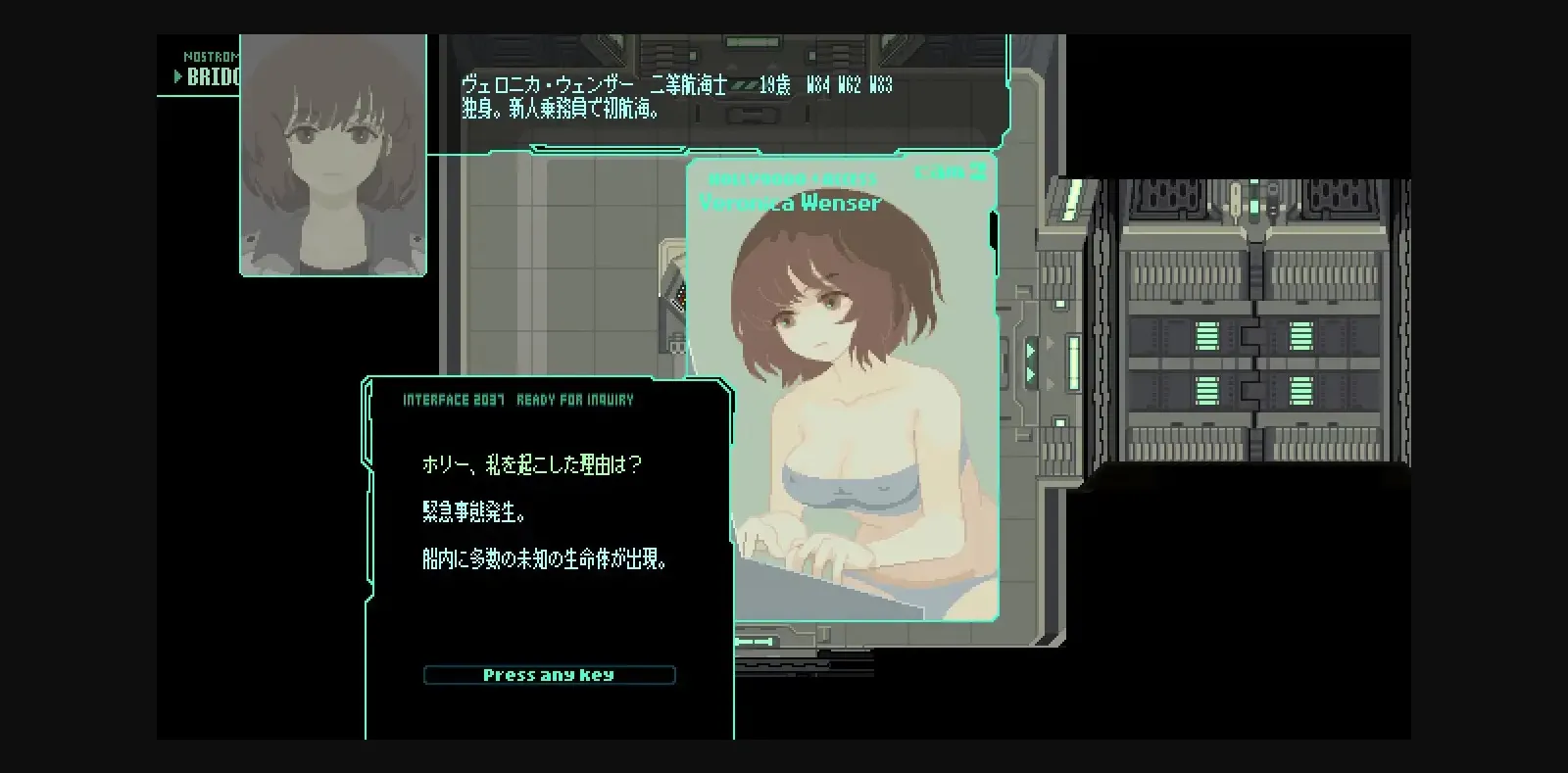Click the Press any key button

(x=549, y=674)
